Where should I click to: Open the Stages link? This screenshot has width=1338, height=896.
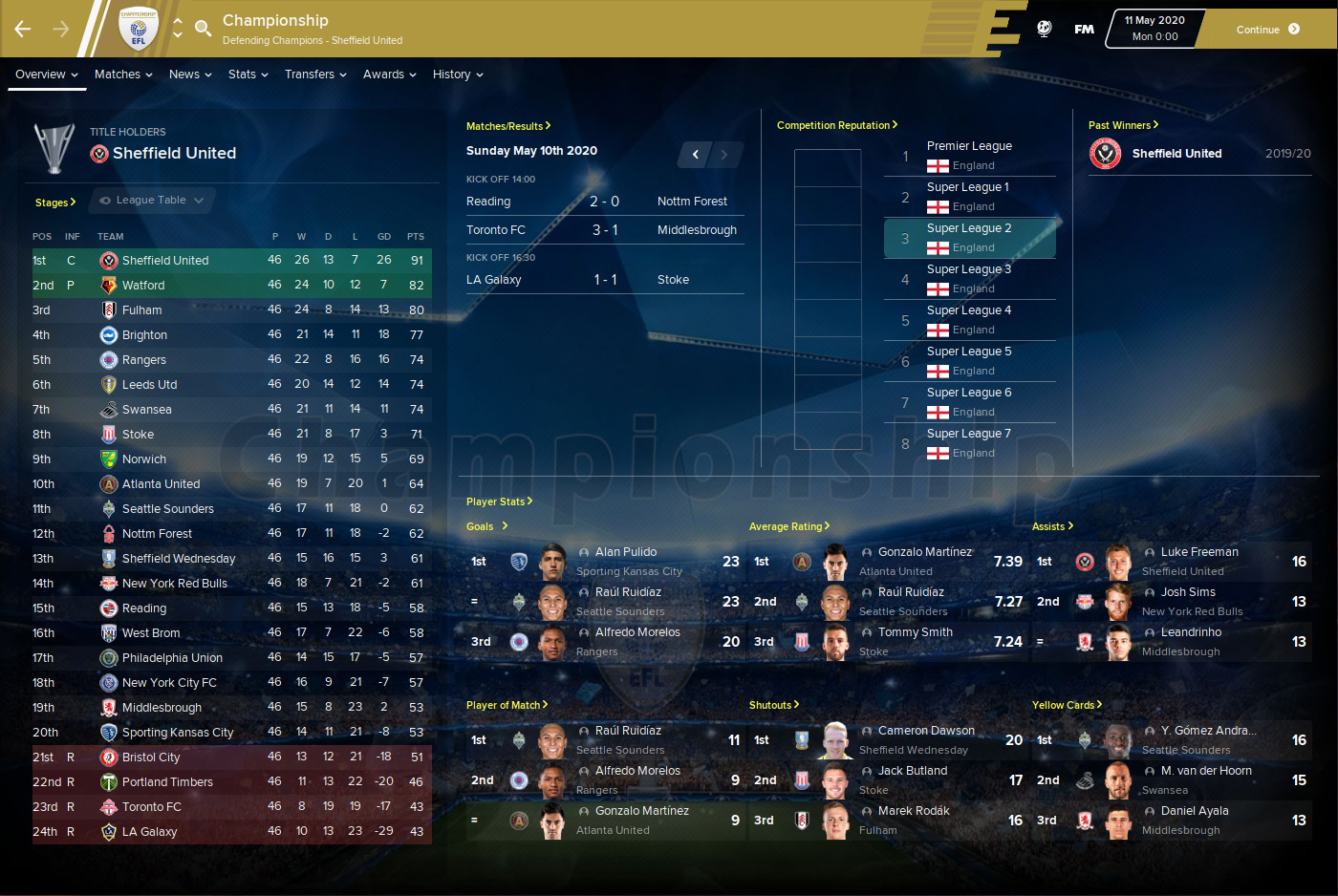(x=54, y=203)
